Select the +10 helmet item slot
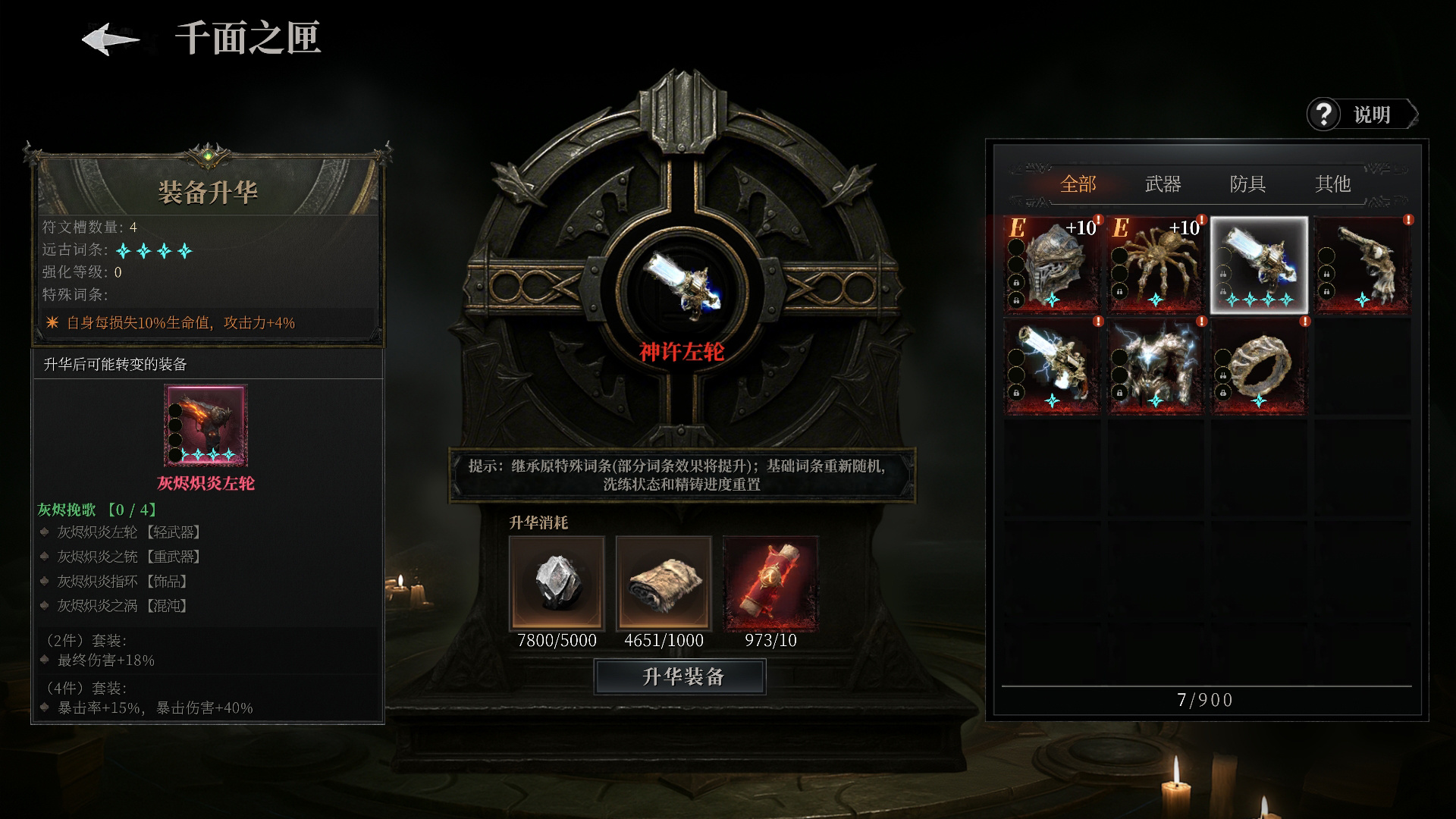The height and width of the screenshot is (819, 1456). point(1052,265)
